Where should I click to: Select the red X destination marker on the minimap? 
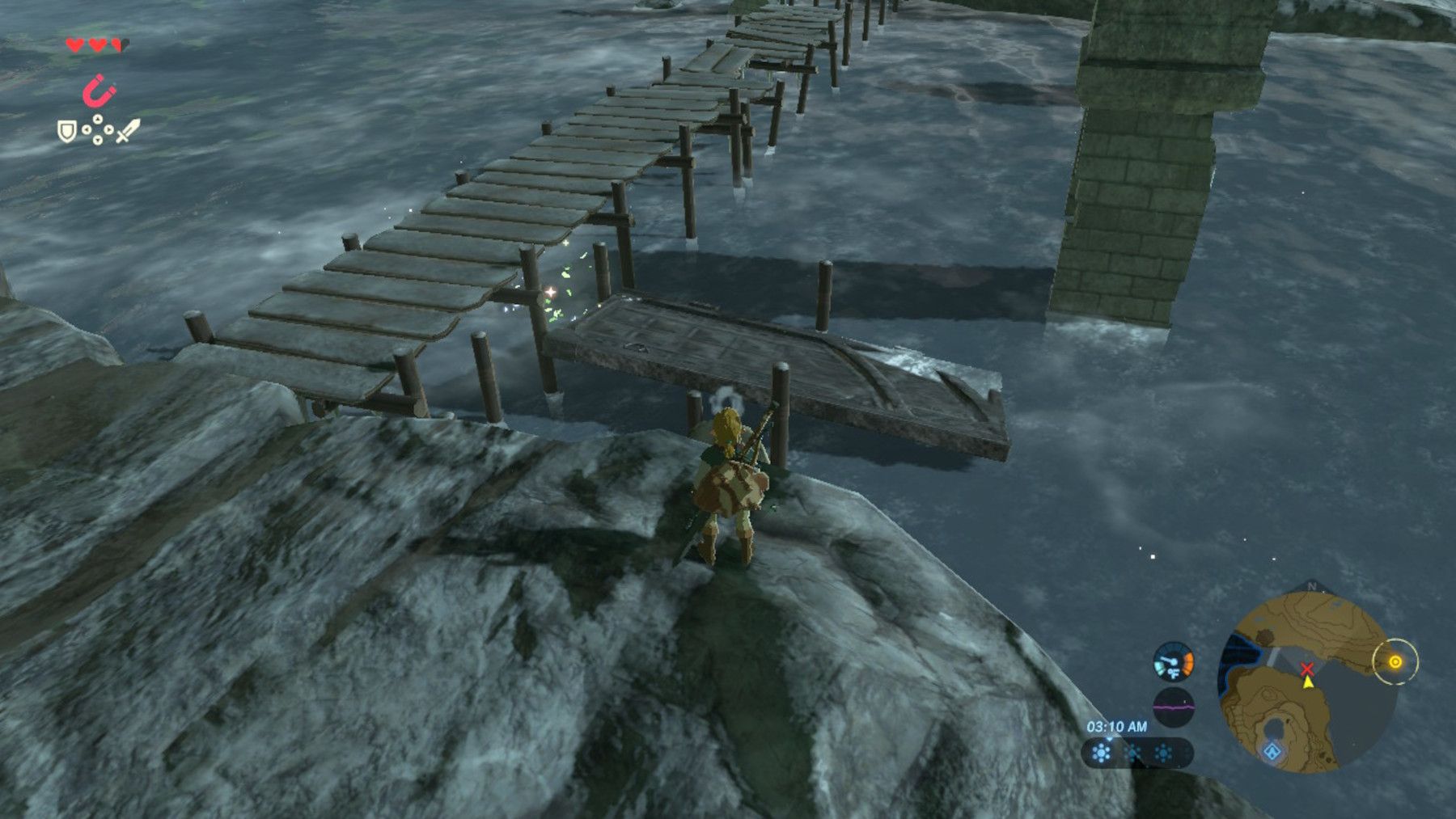[x=1307, y=669]
